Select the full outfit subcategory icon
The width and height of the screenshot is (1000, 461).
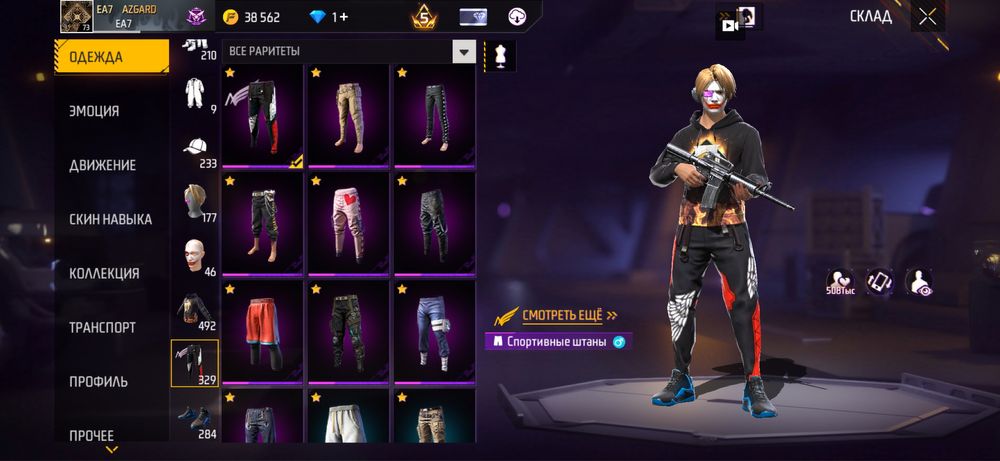[194, 93]
